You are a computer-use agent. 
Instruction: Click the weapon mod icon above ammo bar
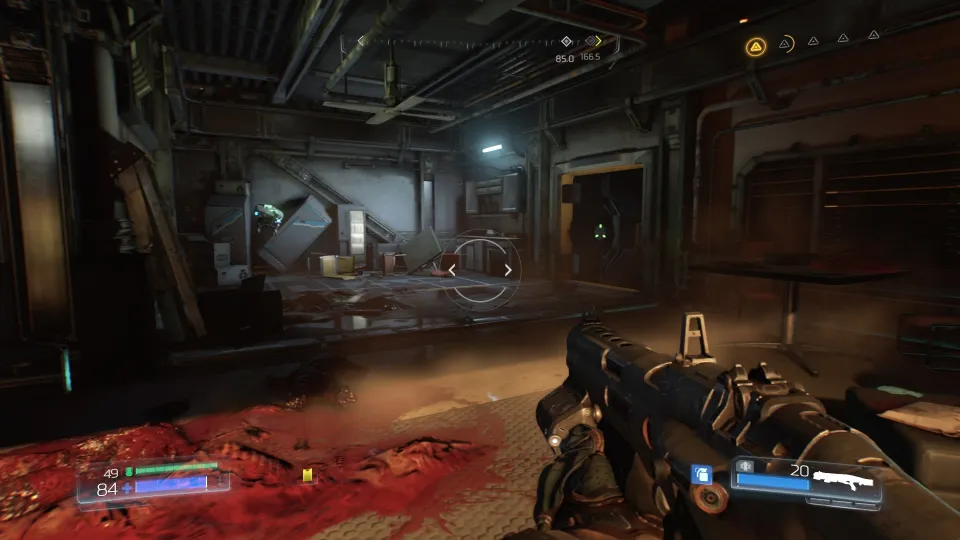click(x=744, y=466)
